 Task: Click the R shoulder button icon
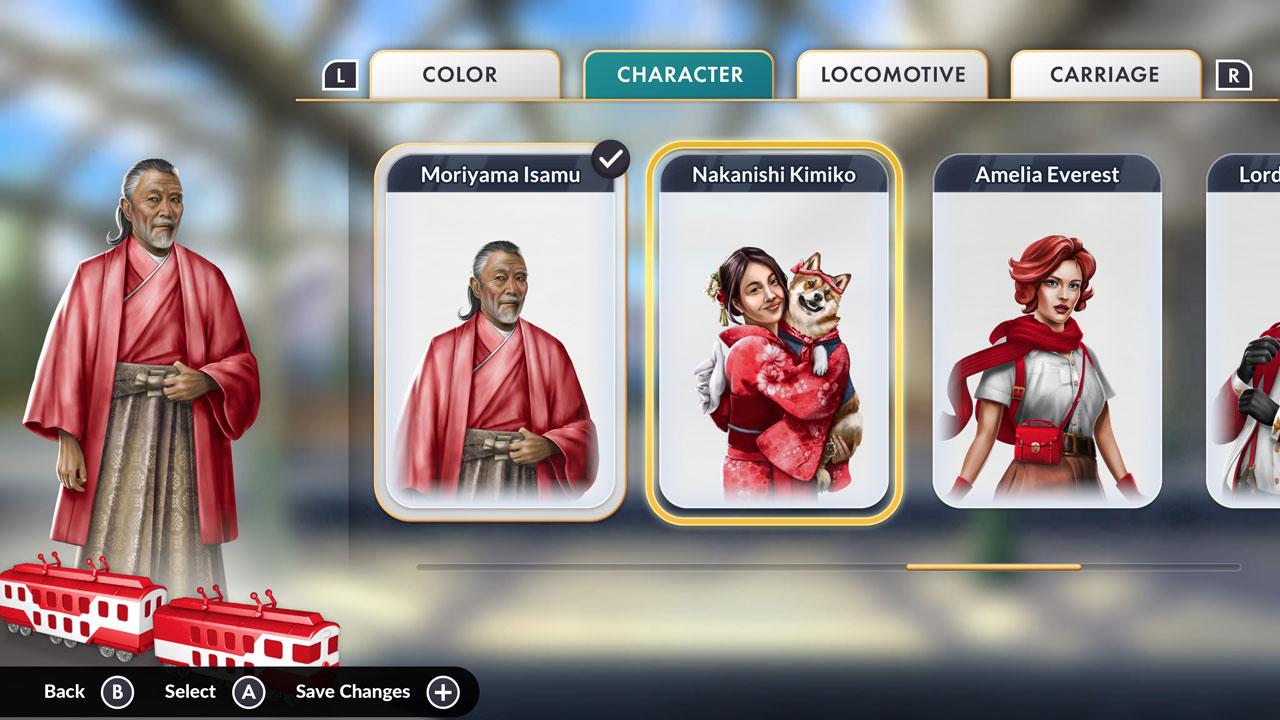click(x=1236, y=74)
